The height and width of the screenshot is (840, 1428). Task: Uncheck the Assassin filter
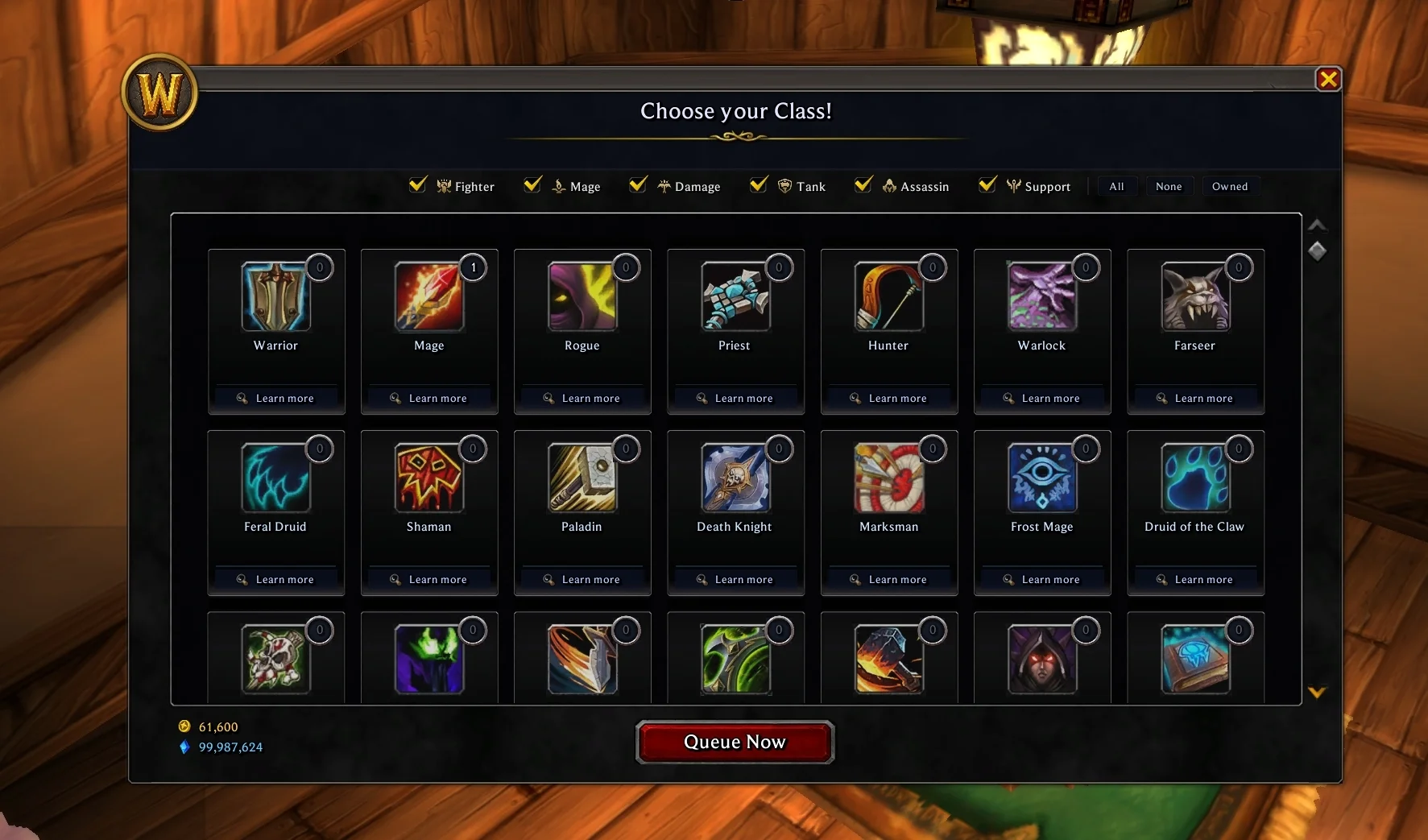pyautogui.click(x=863, y=184)
